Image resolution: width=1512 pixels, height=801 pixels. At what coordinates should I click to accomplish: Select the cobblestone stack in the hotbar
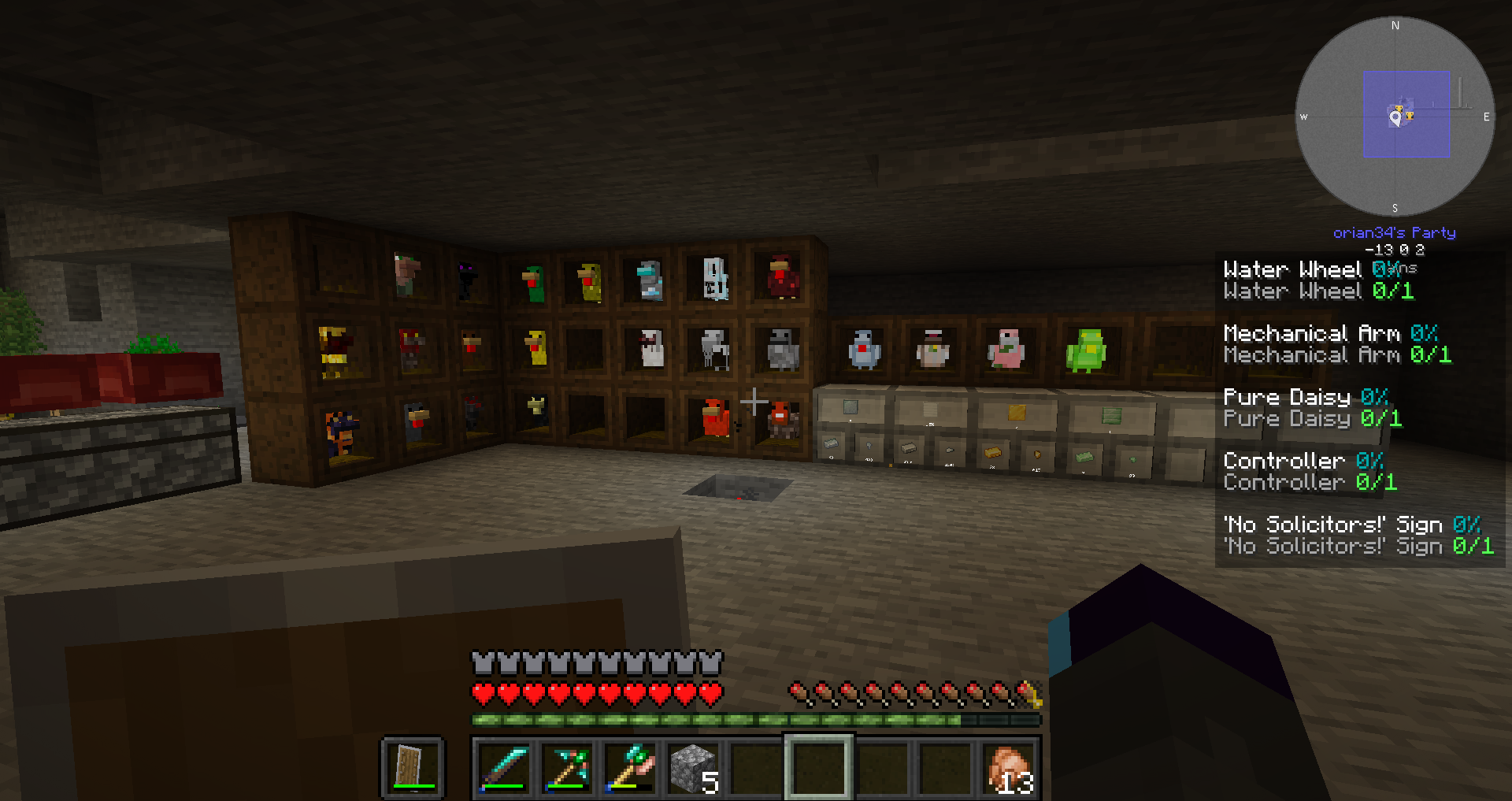click(692, 768)
